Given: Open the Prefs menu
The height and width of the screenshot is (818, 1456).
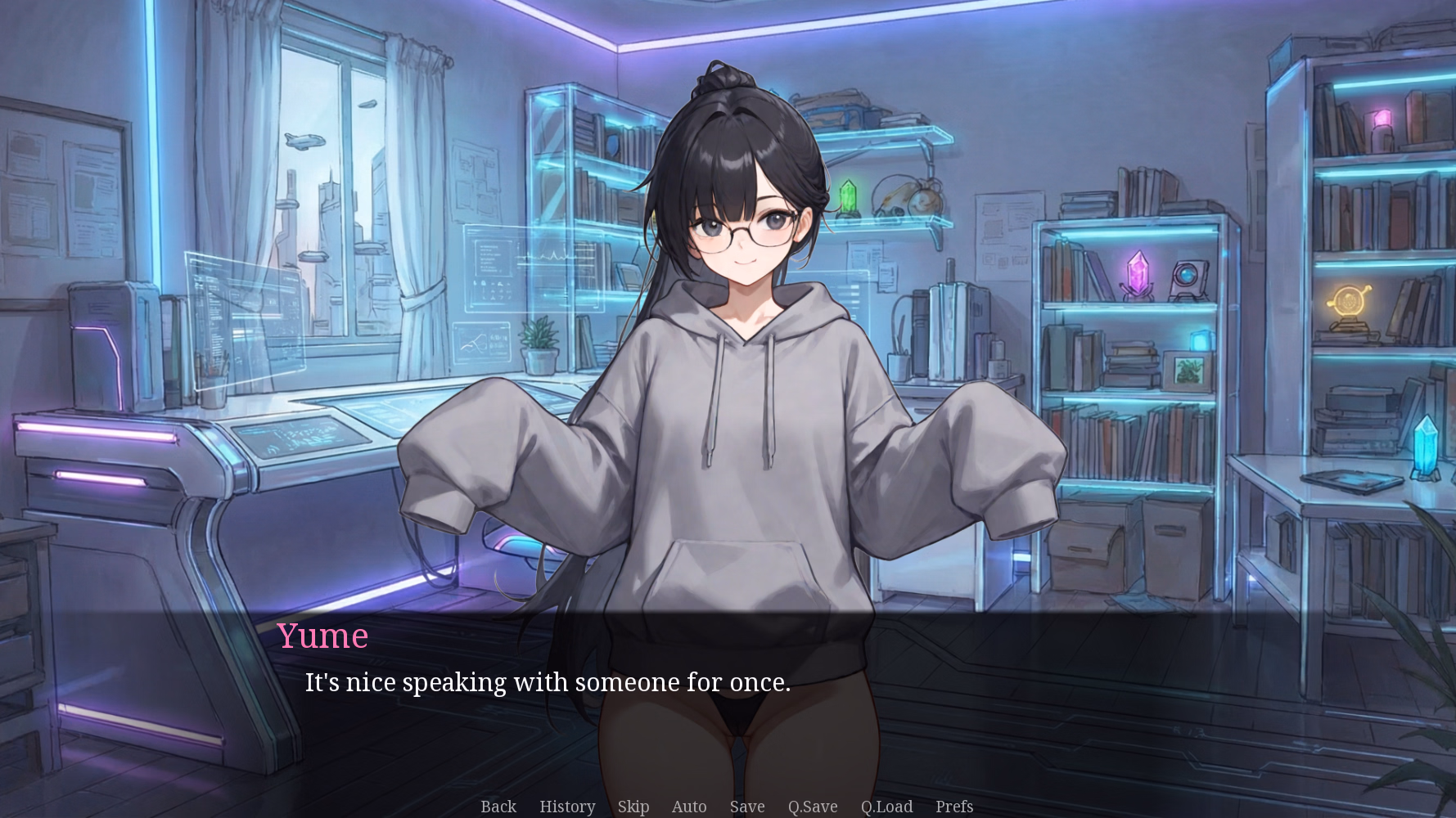Looking at the screenshot, I should (x=954, y=807).
